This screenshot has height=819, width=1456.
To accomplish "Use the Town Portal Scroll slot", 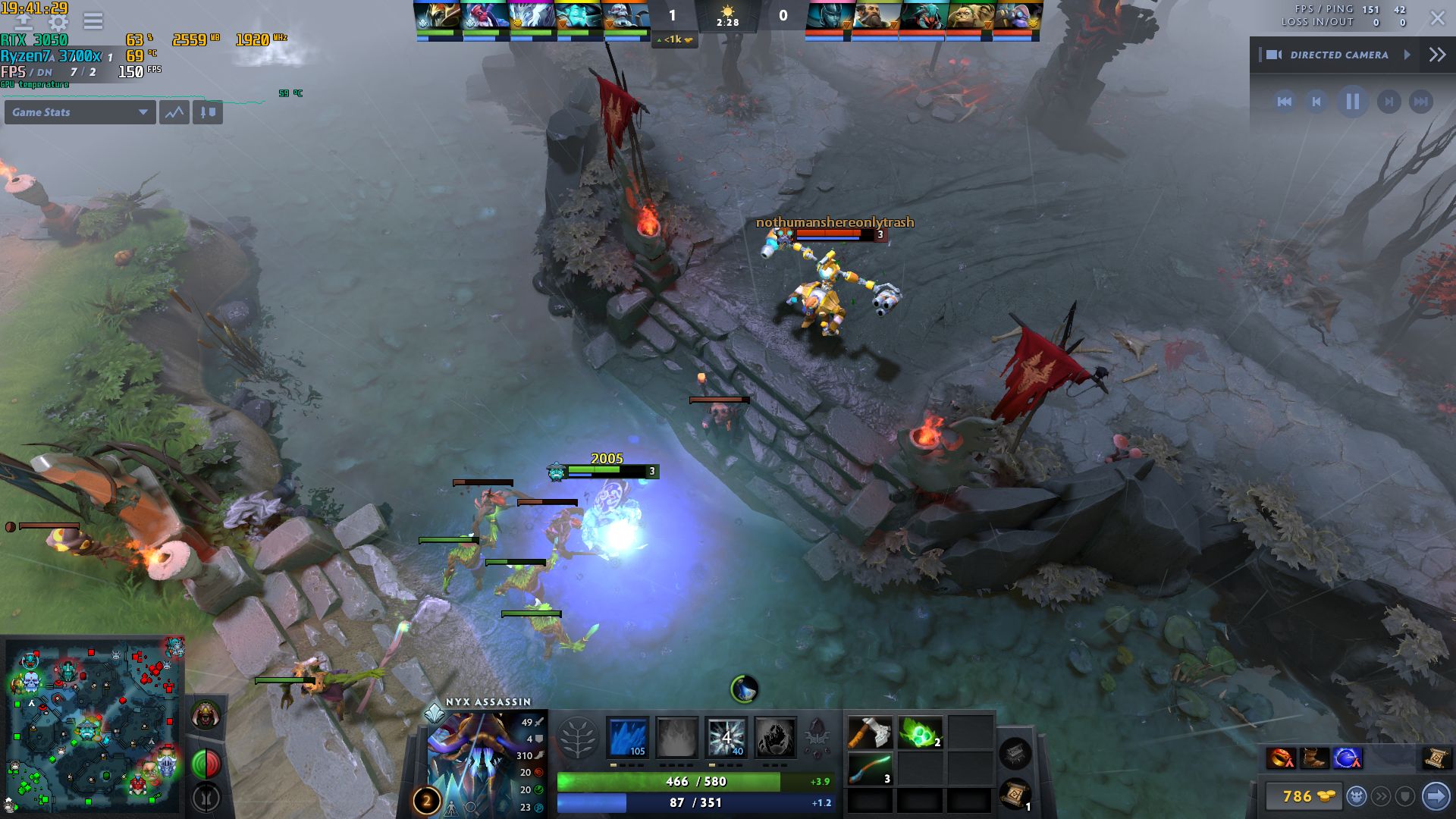I will coord(1015,794).
